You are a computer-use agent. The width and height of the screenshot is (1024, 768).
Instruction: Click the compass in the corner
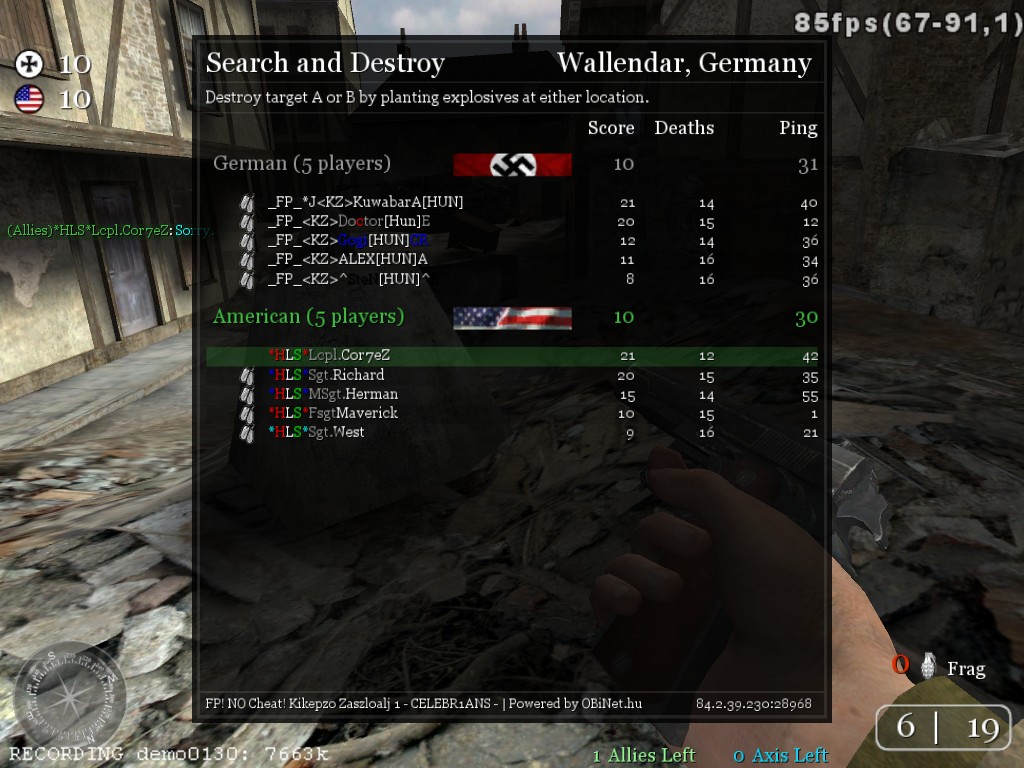tap(70, 694)
